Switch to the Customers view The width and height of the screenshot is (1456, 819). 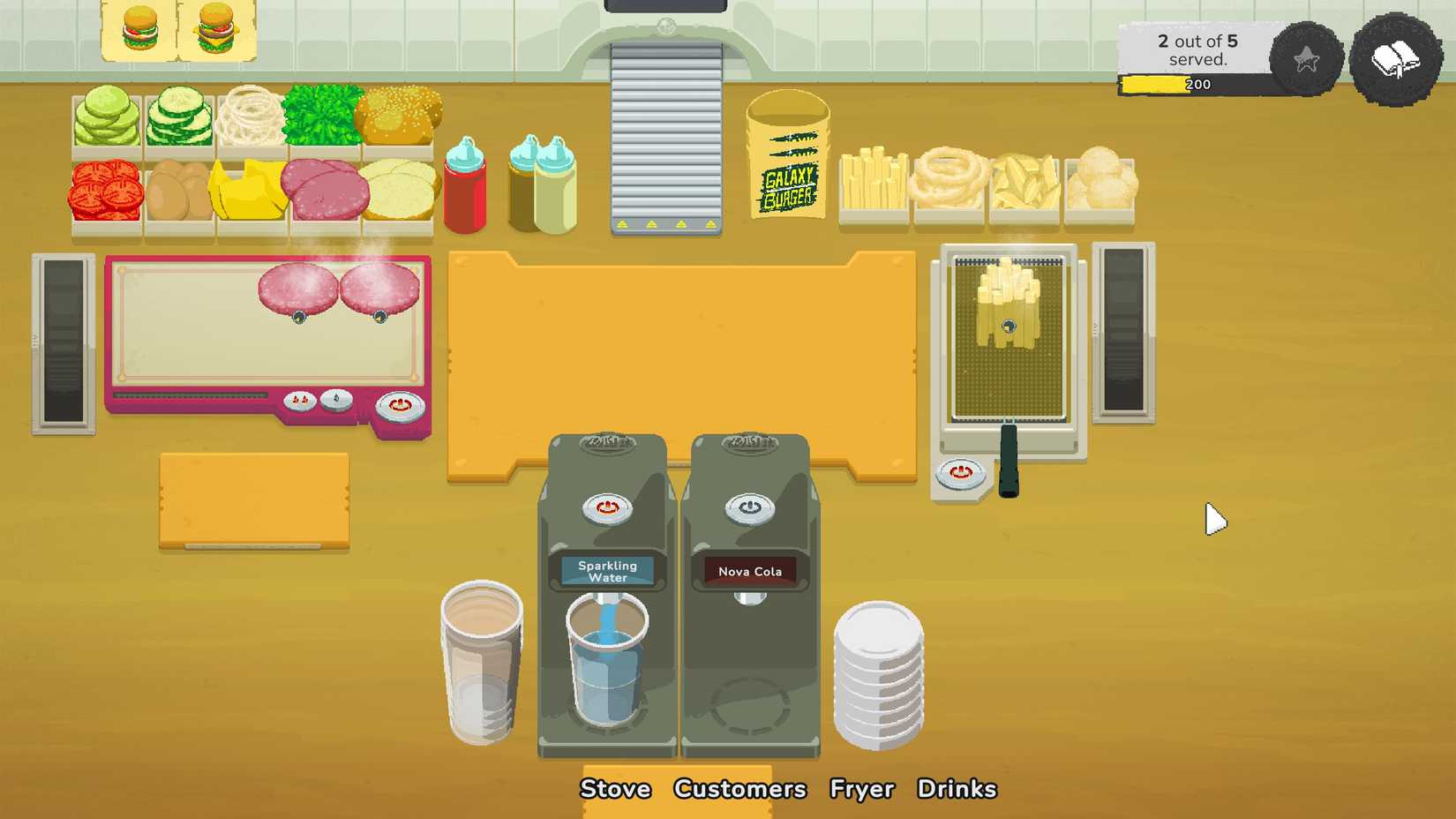click(x=739, y=788)
